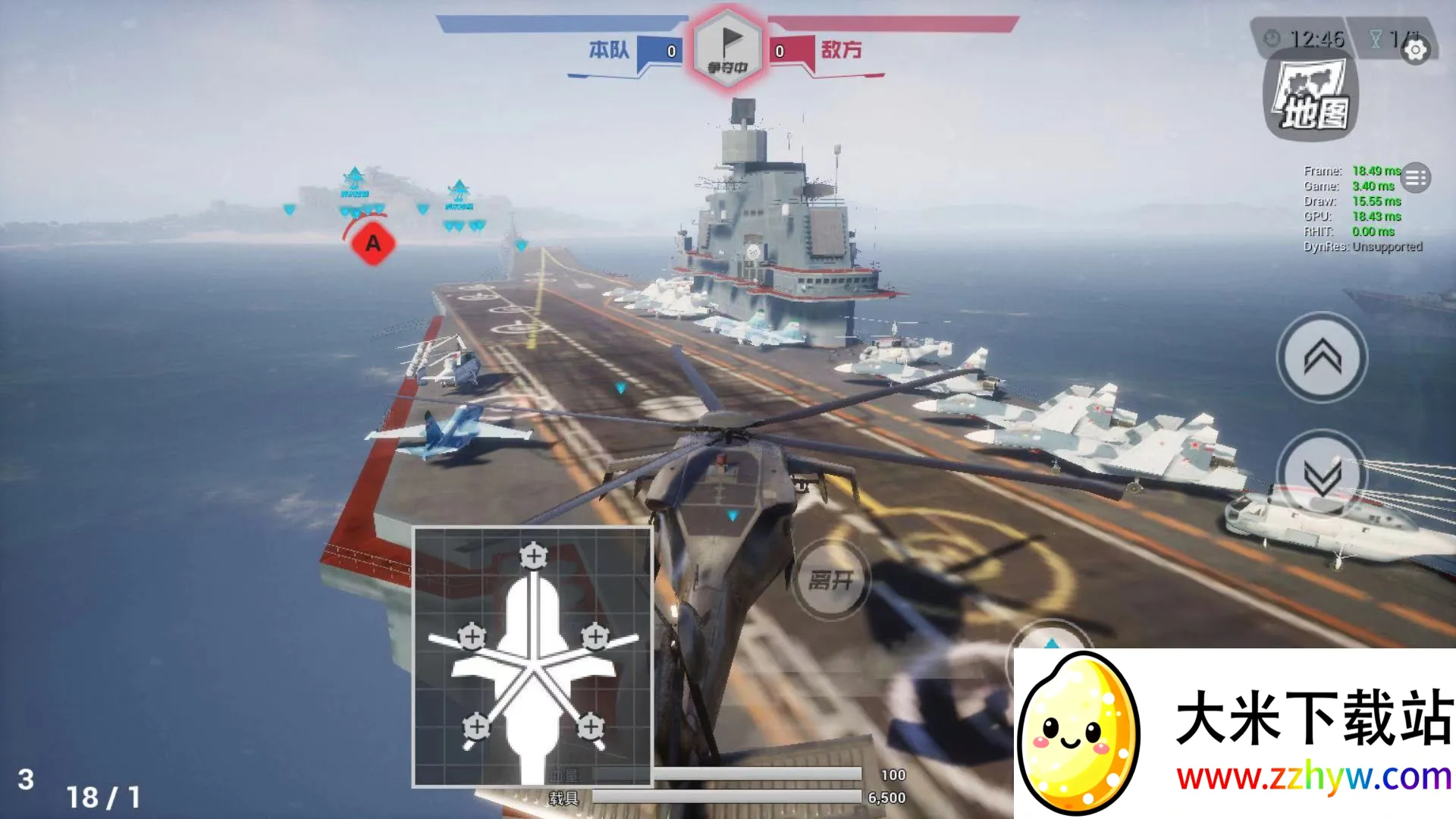
Task: Click the helicopter seat diagram's top seat
Action: [534, 556]
